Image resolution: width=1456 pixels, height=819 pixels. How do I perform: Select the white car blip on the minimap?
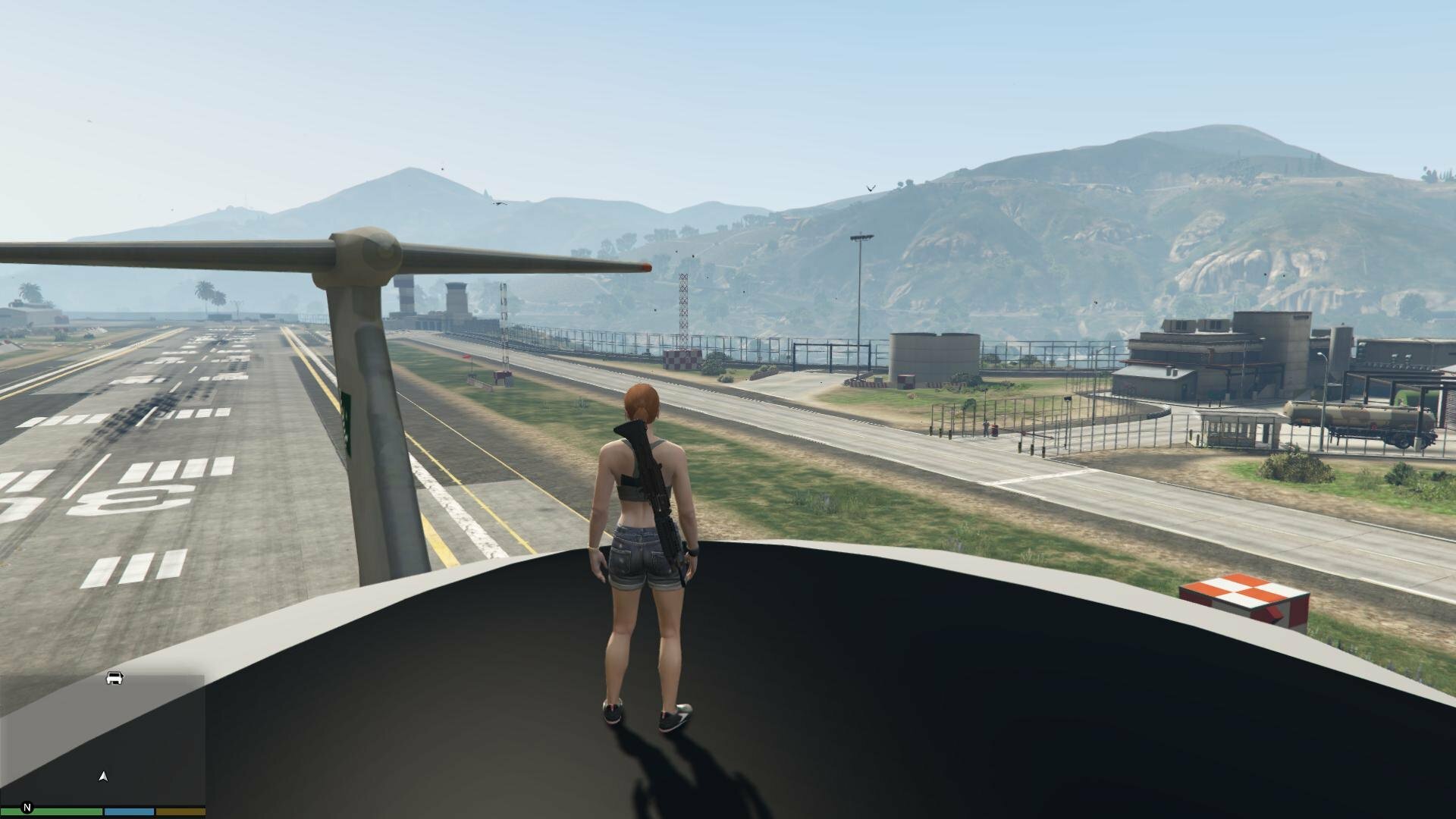coord(115,678)
